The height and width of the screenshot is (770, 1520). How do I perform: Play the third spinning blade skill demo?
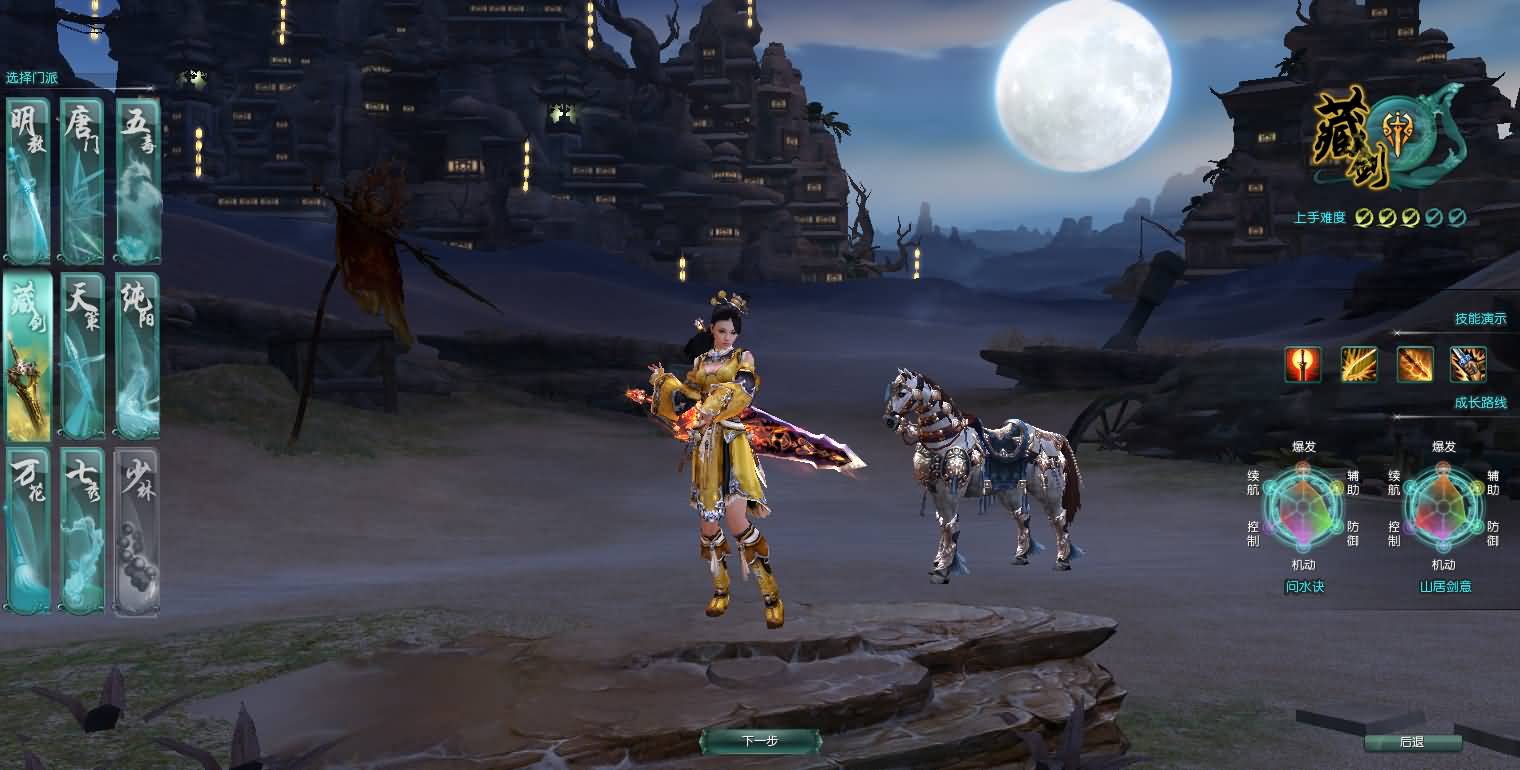click(x=1414, y=364)
